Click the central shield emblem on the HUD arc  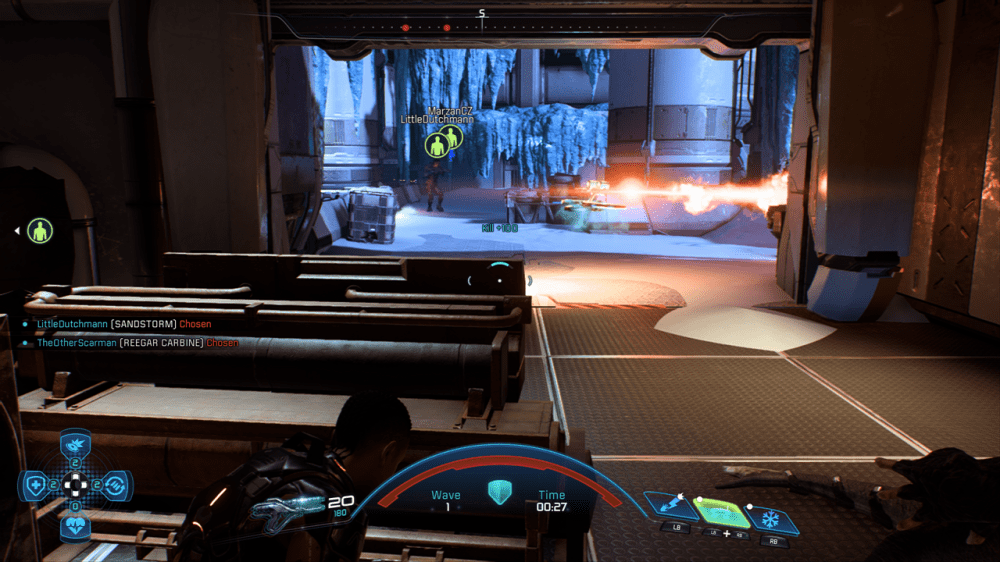pyautogui.click(x=498, y=492)
